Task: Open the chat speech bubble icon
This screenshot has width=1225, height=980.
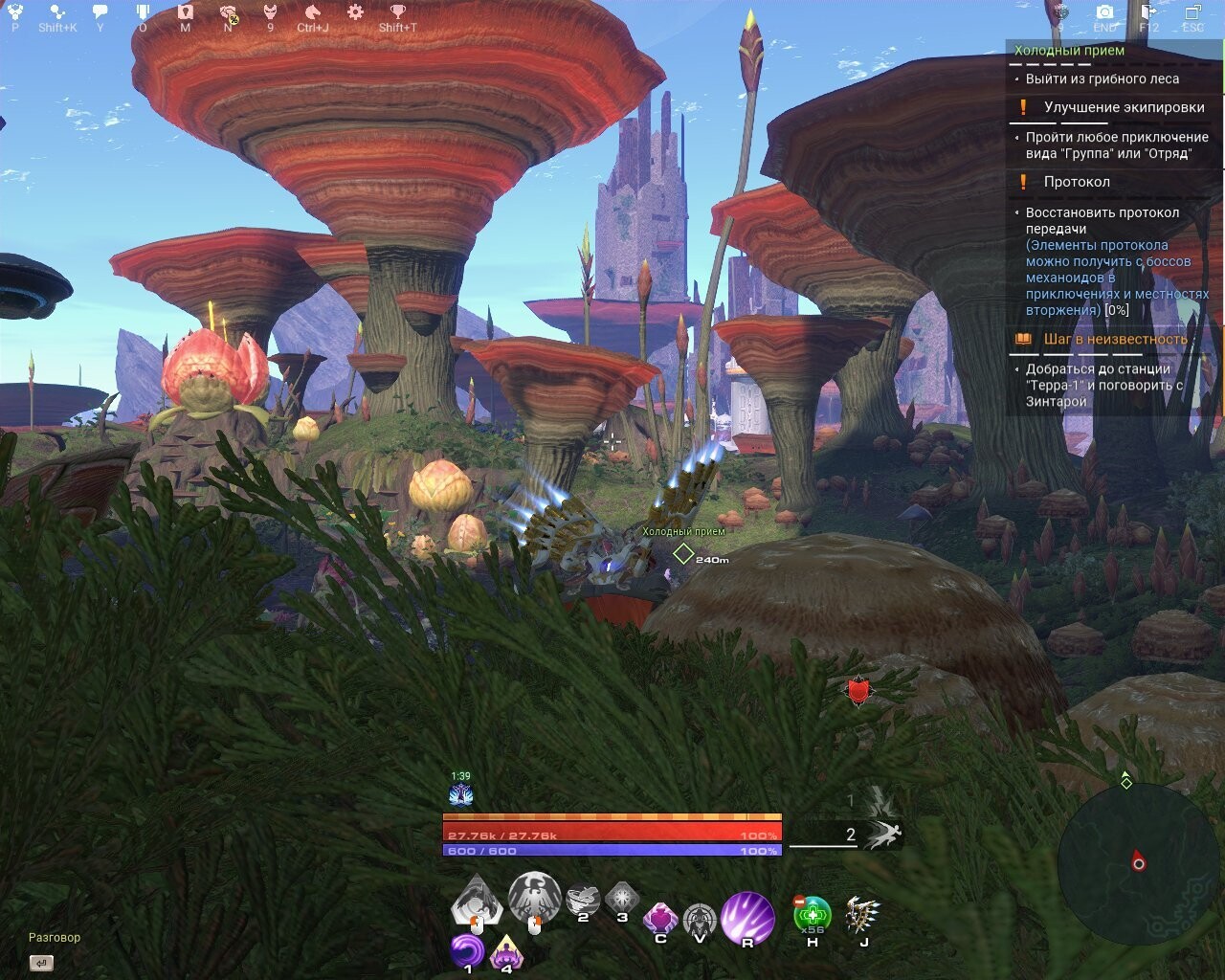Action: 100,12
